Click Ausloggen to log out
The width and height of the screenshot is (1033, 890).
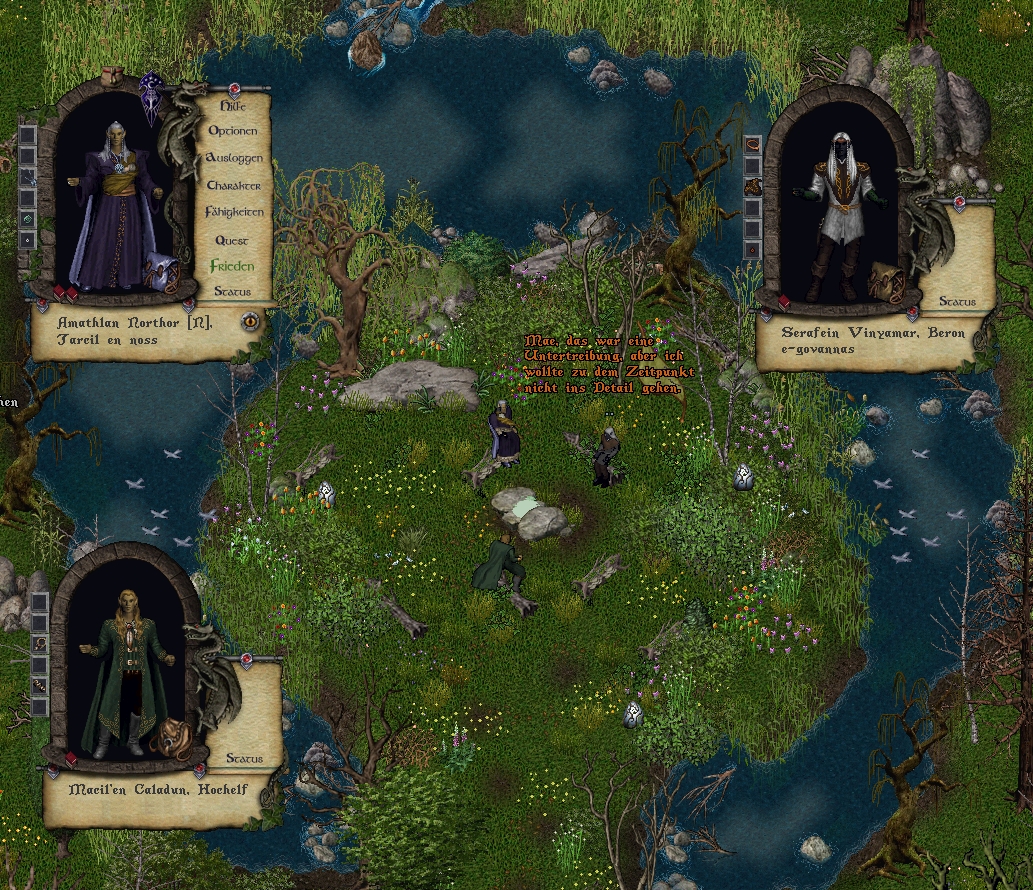233,158
